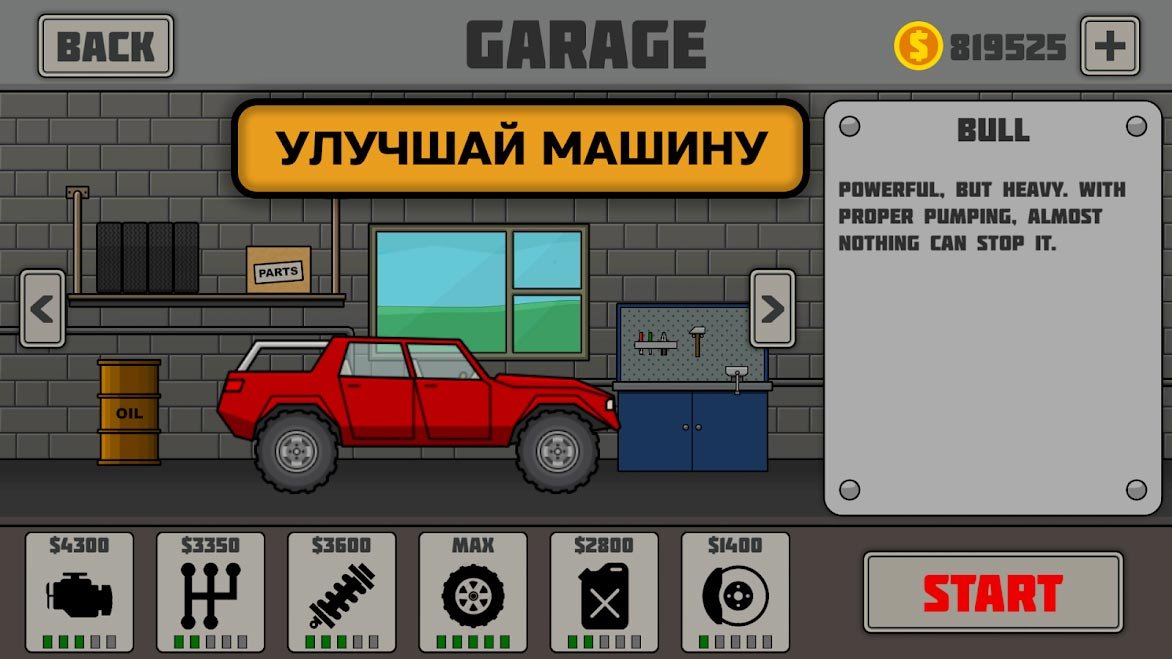The image size is (1172, 659).
Task: Show the next car with right arrow
Action: pos(772,309)
